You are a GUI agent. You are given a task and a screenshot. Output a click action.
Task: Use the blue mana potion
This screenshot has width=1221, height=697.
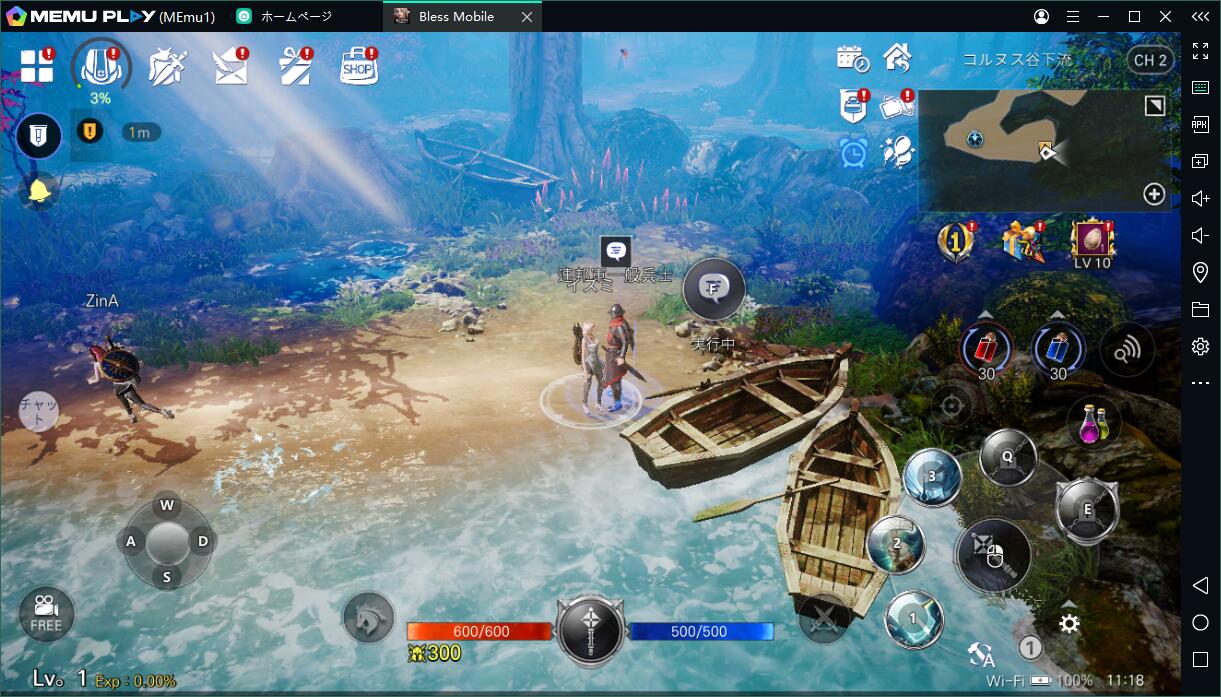point(1058,349)
